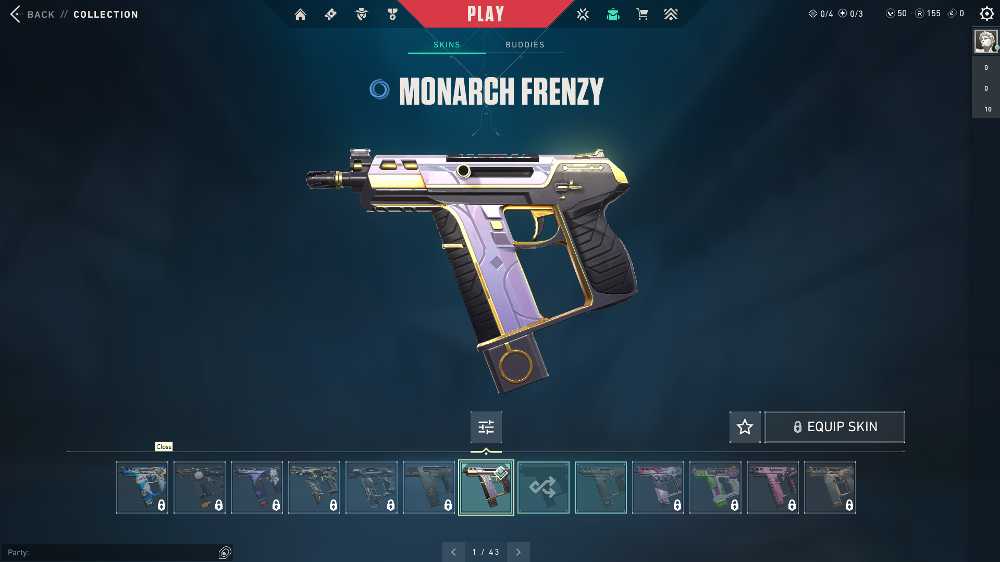
Task: Click the player avatar portrait
Action: coord(985,40)
